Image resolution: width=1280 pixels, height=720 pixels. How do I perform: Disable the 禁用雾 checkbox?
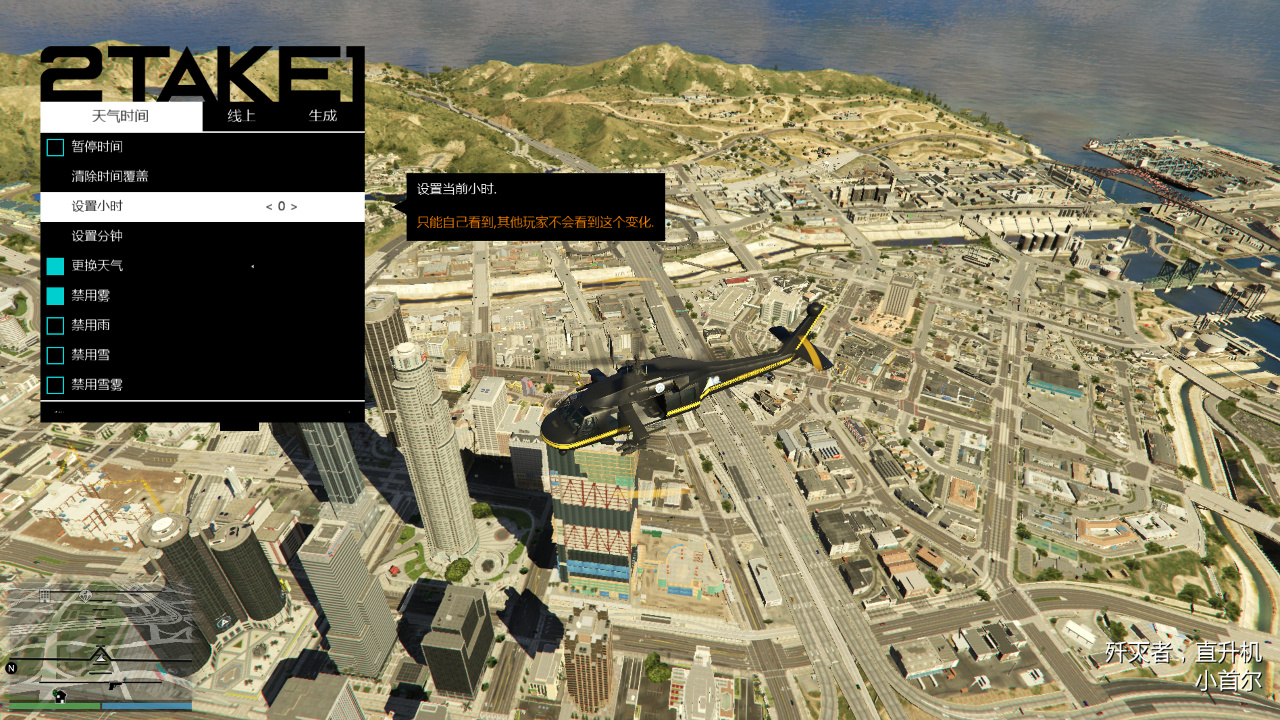(55, 296)
